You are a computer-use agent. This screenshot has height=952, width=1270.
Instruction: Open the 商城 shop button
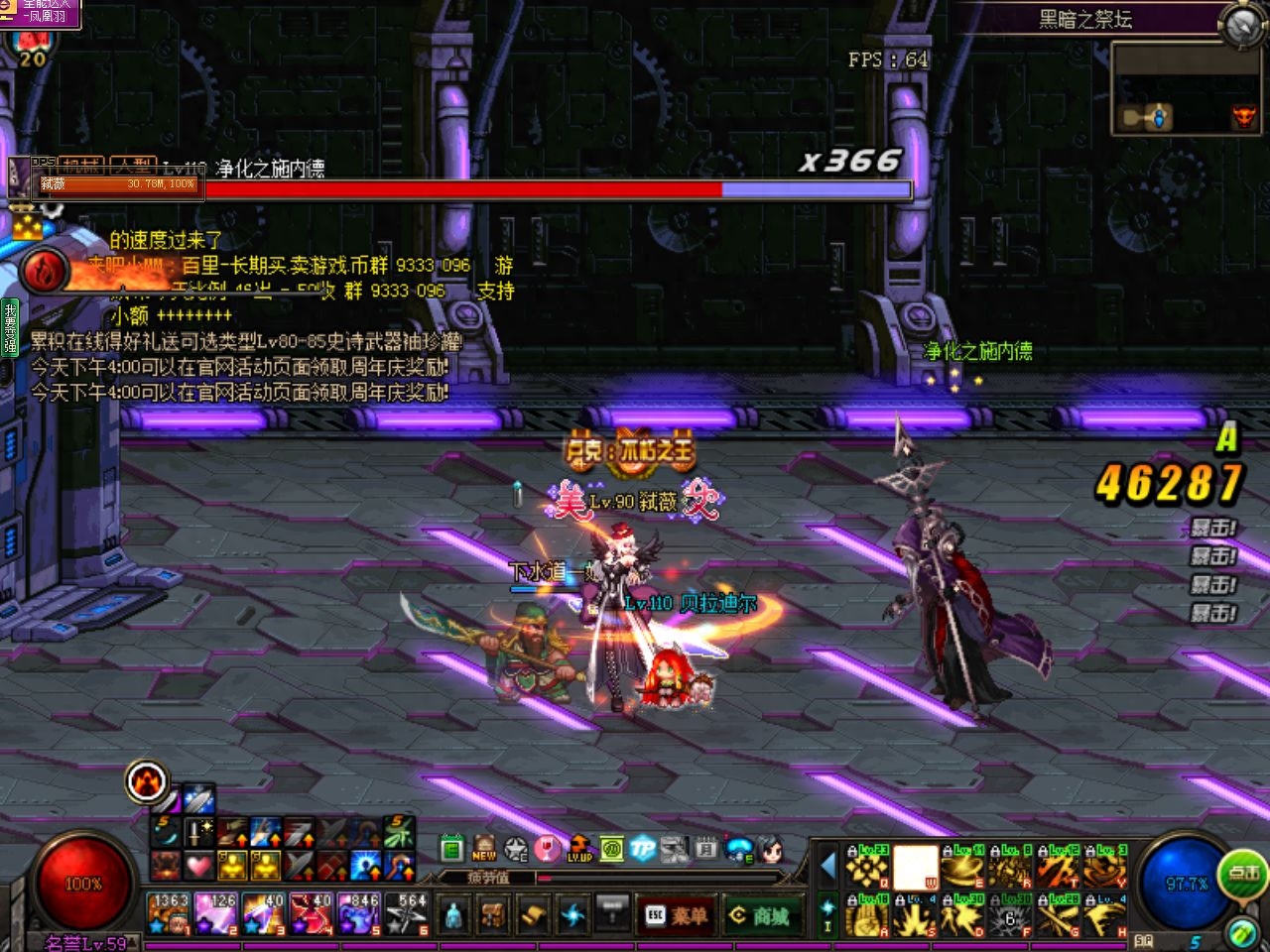(760, 915)
